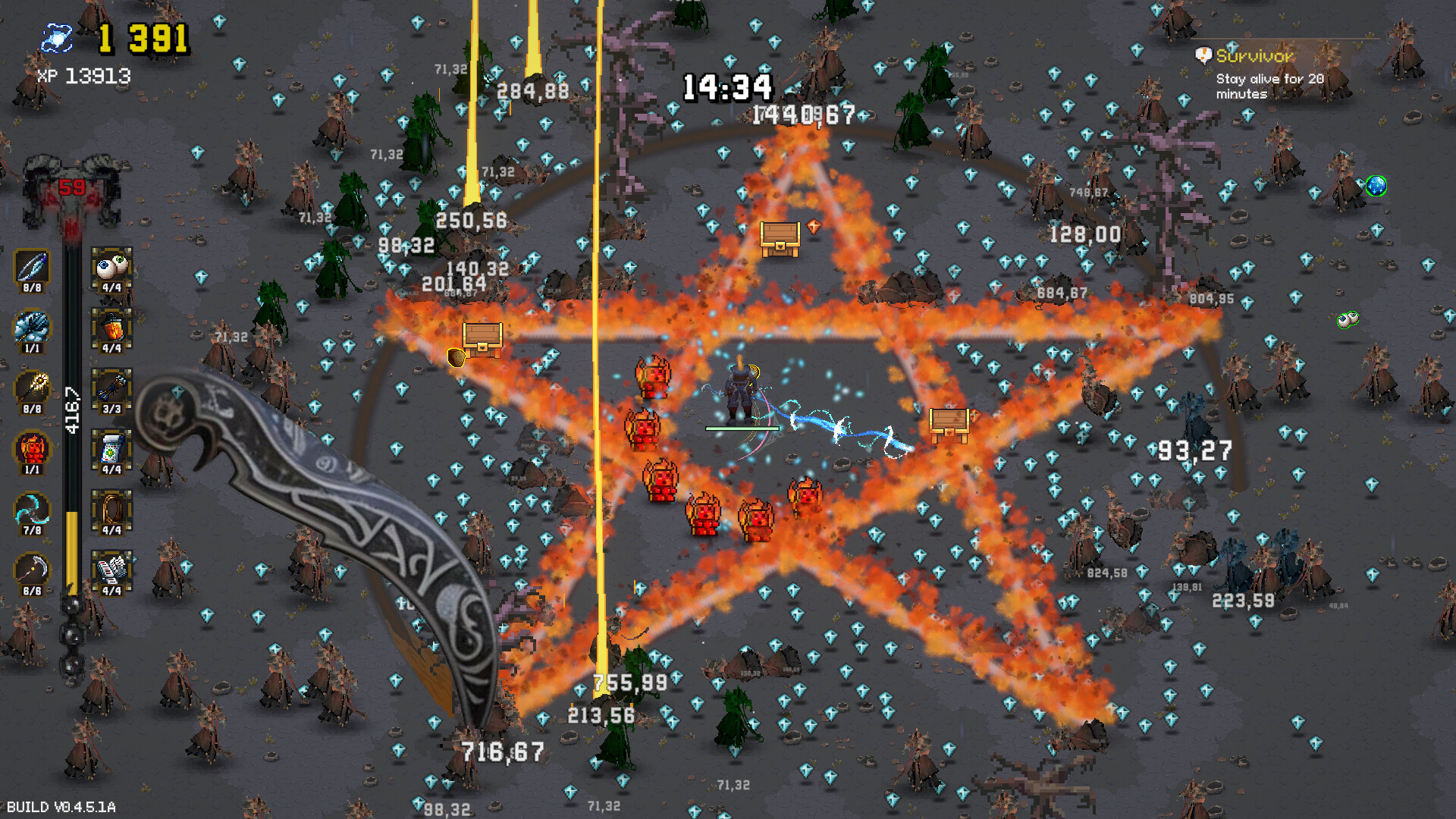Click the BUILD V0.4.5.1A version text
This screenshot has height=819, width=1456.
tap(61, 808)
